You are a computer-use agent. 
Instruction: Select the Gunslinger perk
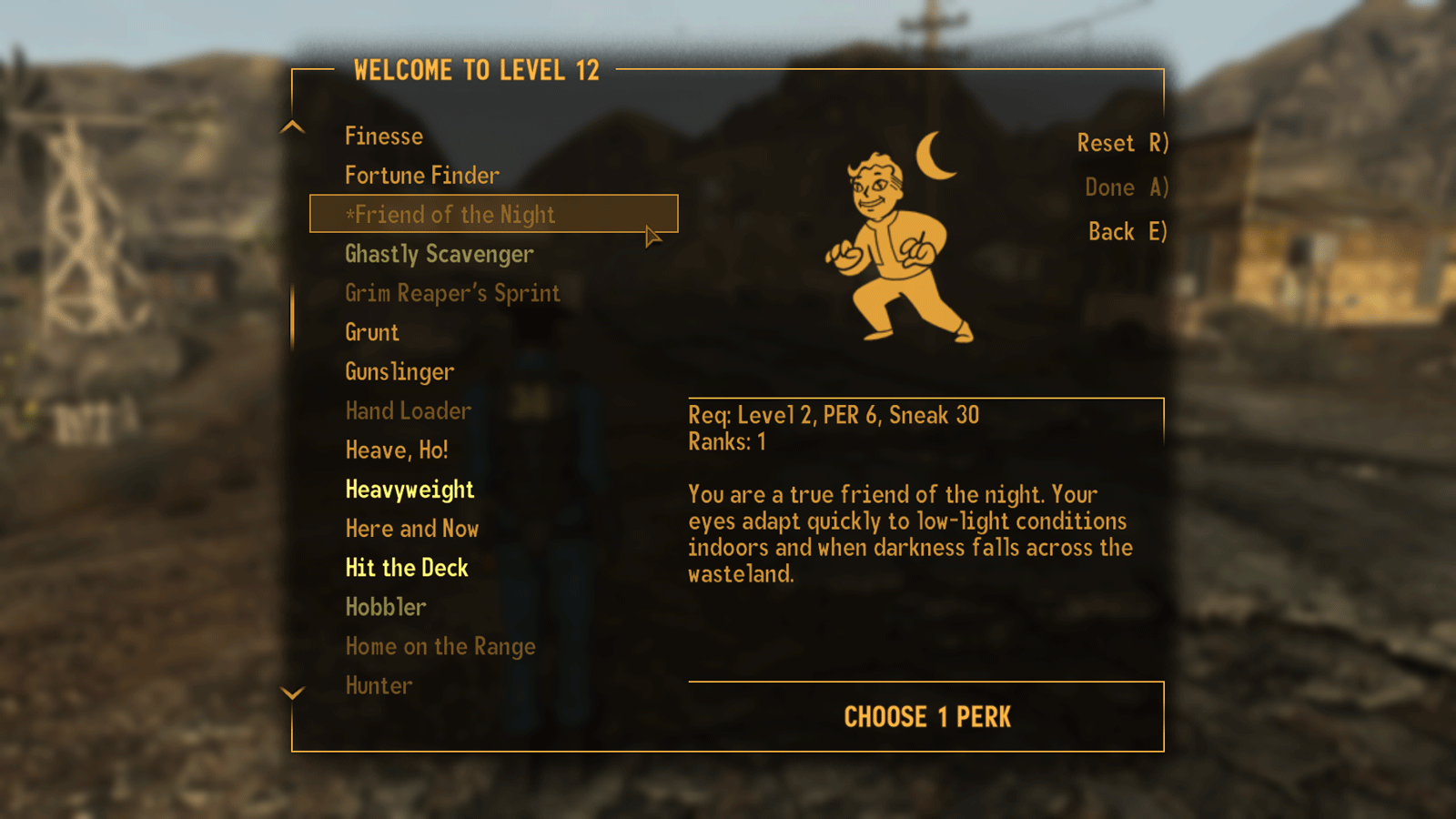399,371
